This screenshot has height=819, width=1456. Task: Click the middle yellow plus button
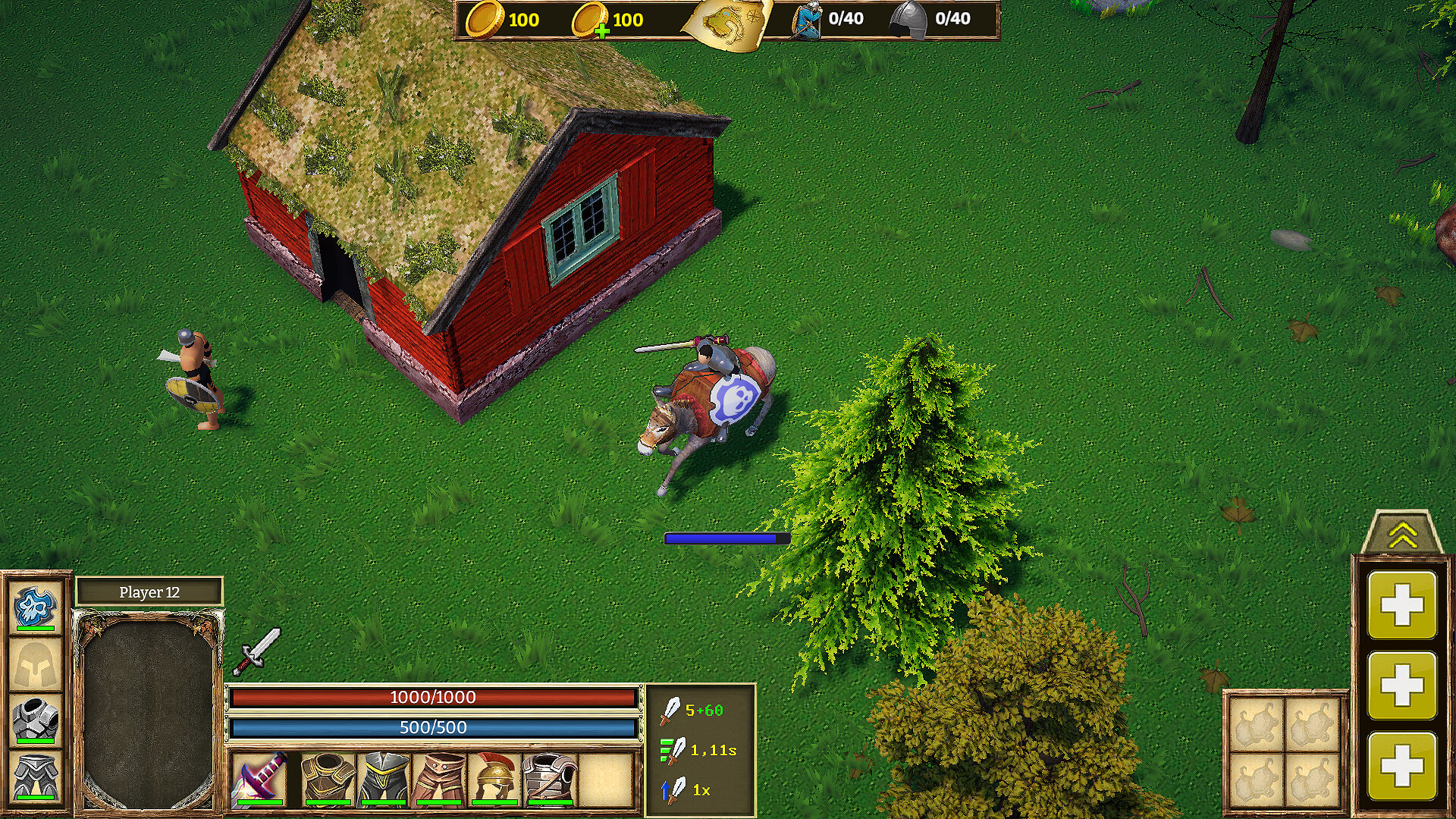pos(1403,682)
